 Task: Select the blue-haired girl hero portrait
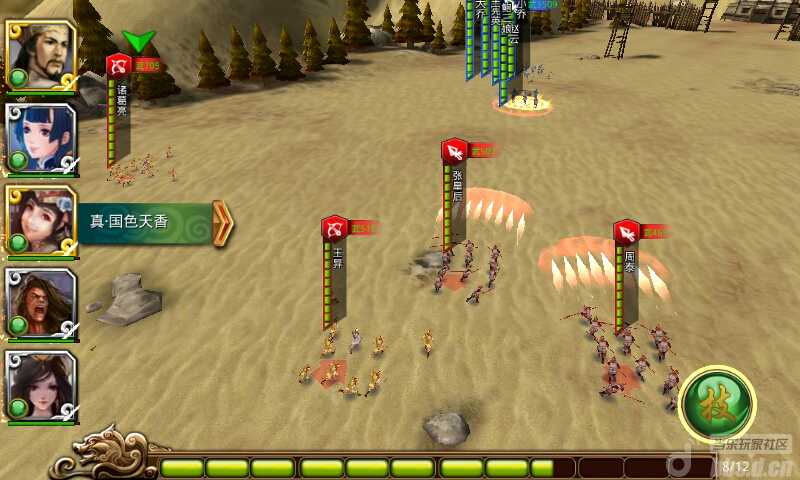(40, 138)
